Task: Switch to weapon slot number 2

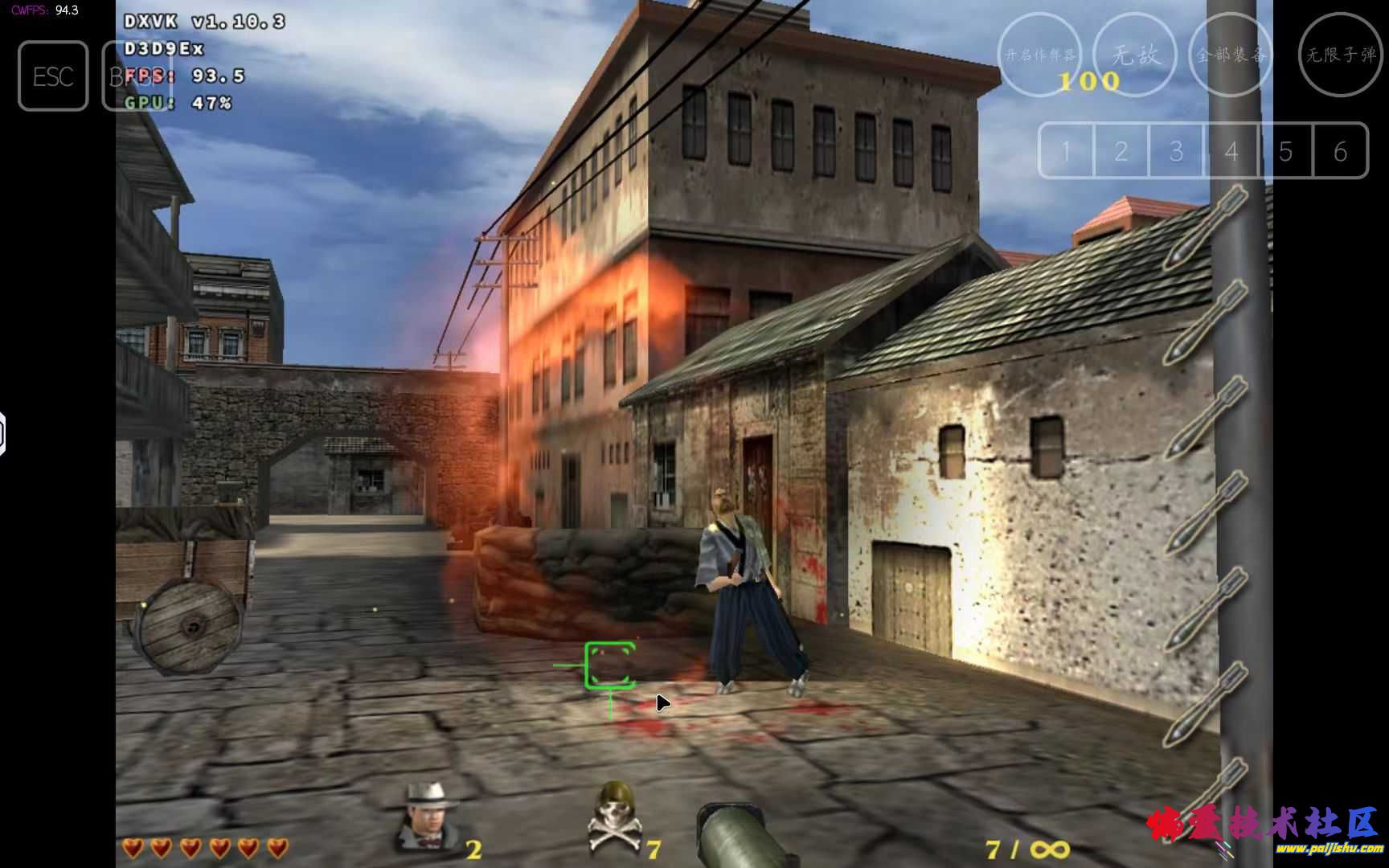Action: (1121, 151)
